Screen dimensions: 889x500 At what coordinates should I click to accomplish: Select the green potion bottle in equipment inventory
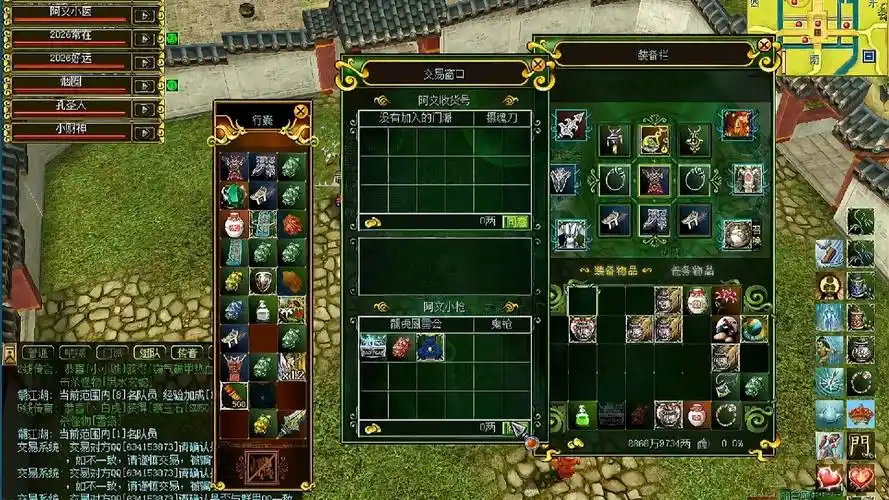coord(580,414)
